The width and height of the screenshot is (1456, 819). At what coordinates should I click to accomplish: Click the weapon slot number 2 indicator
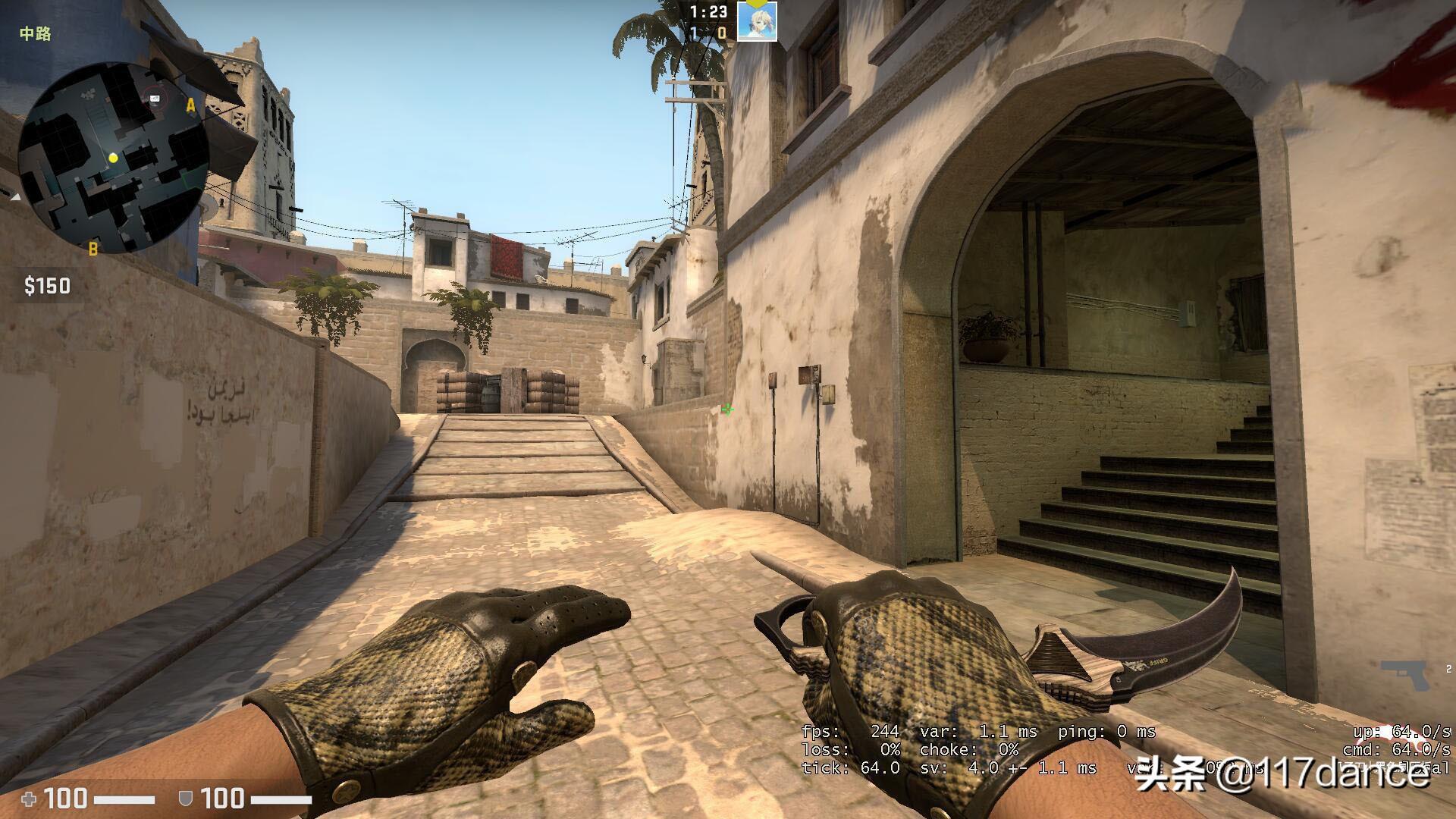(x=1448, y=669)
